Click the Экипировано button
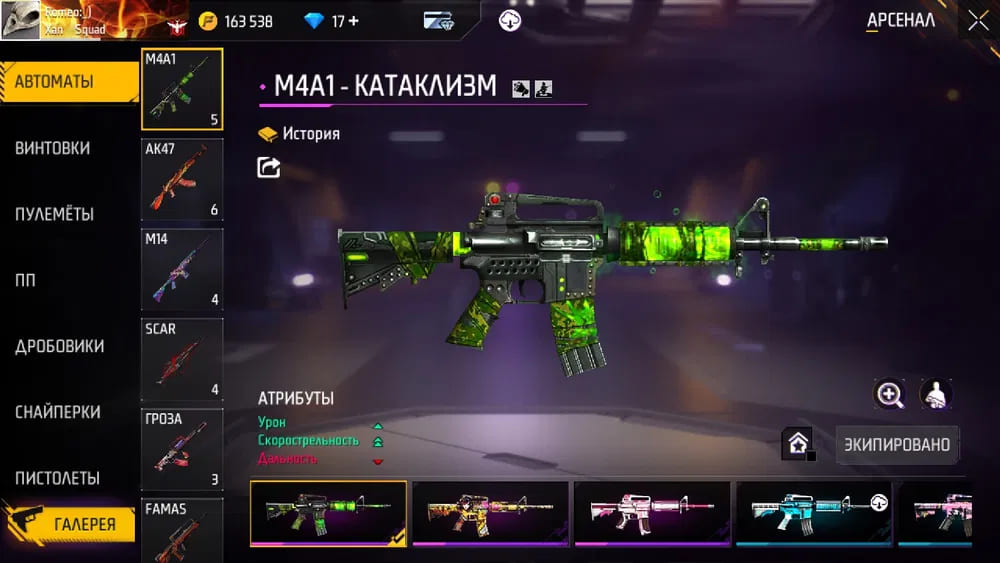The width and height of the screenshot is (1000, 563). click(896, 443)
